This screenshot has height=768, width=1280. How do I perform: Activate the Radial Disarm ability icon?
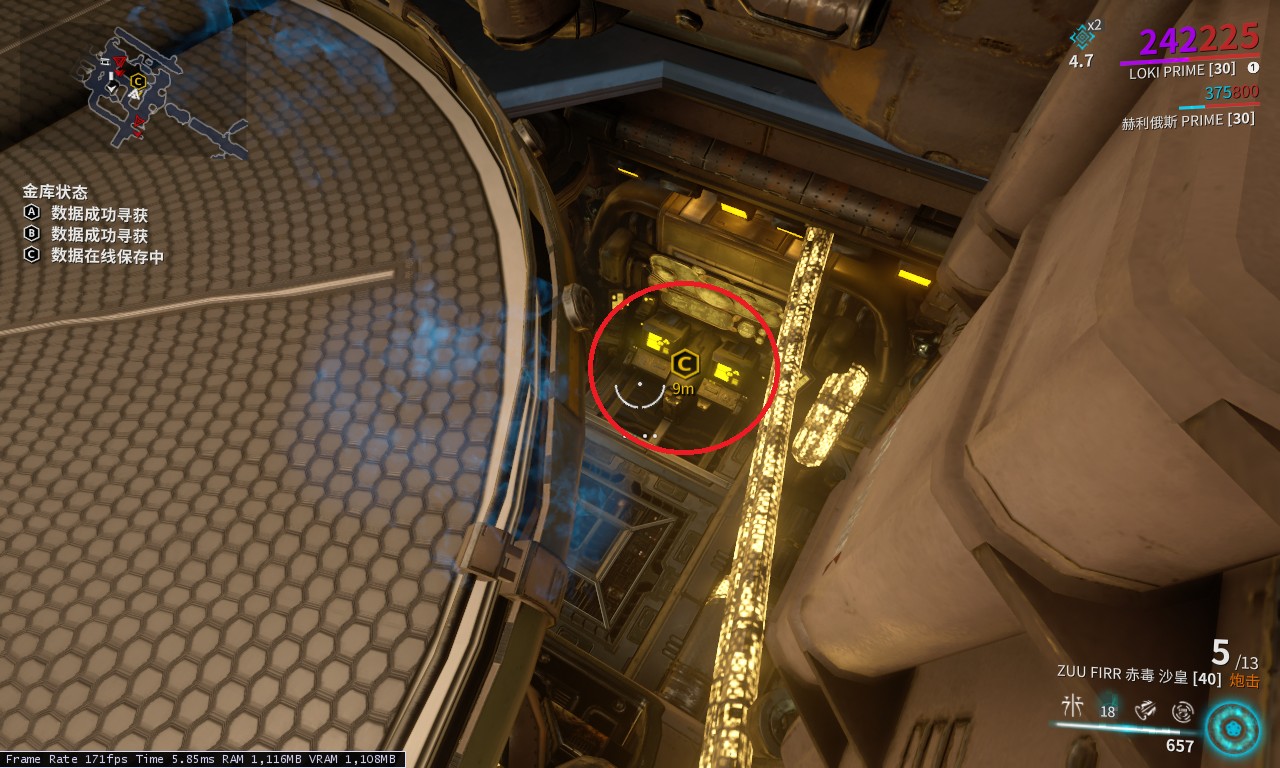(x=1182, y=711)
